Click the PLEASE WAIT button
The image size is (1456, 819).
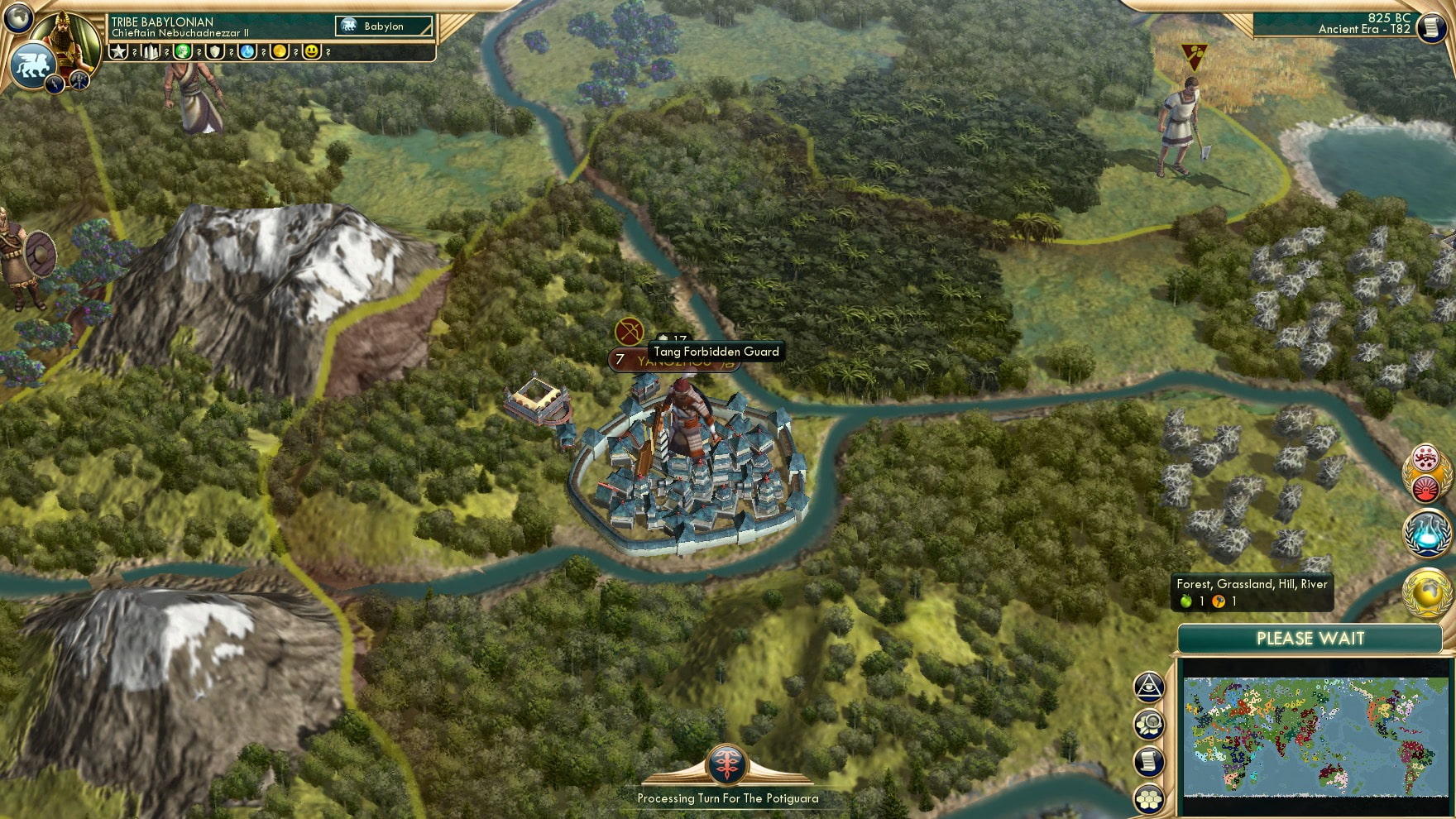click(1310, 638)
